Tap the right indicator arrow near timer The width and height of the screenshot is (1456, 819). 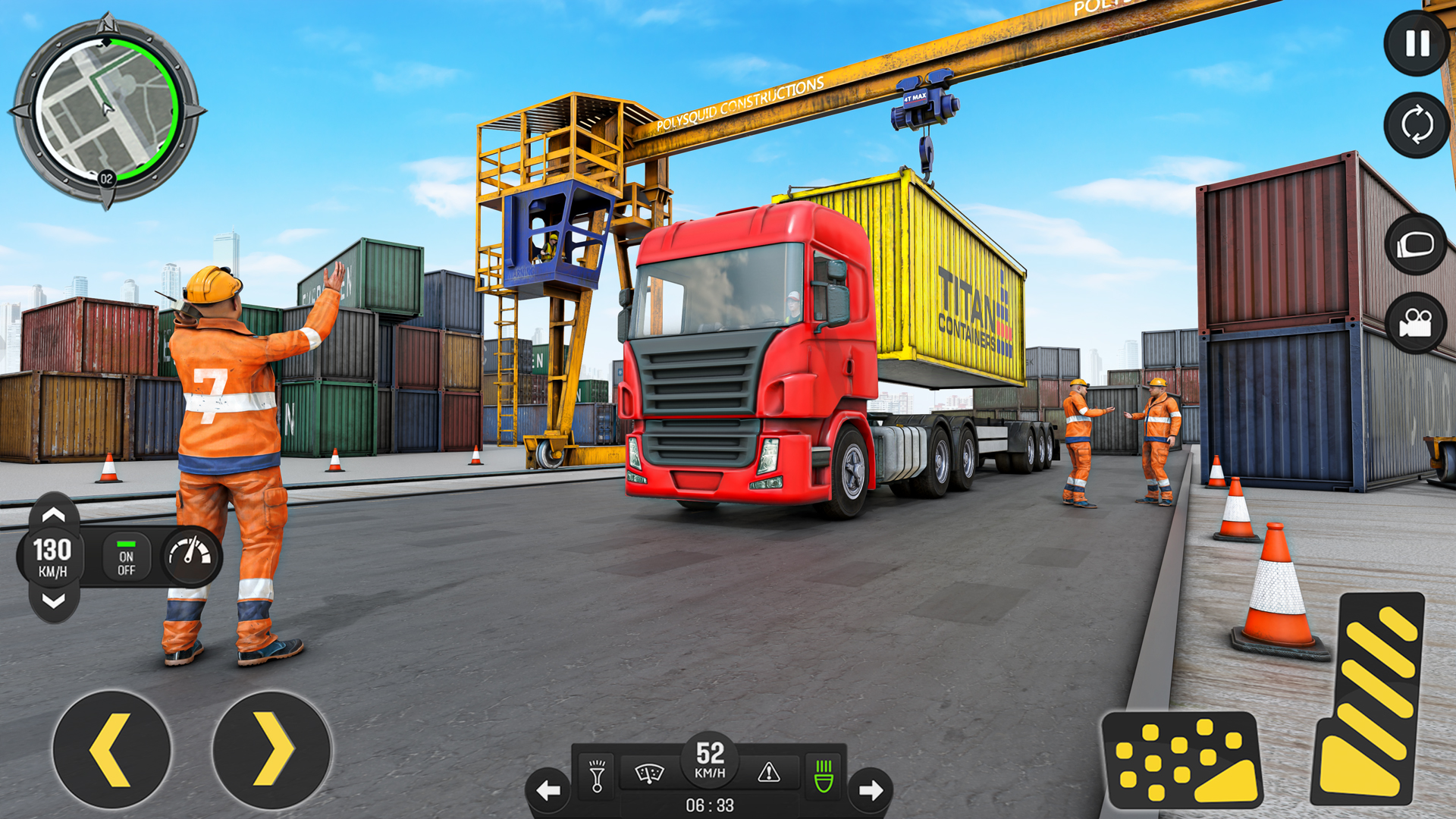tap(871, 789)
